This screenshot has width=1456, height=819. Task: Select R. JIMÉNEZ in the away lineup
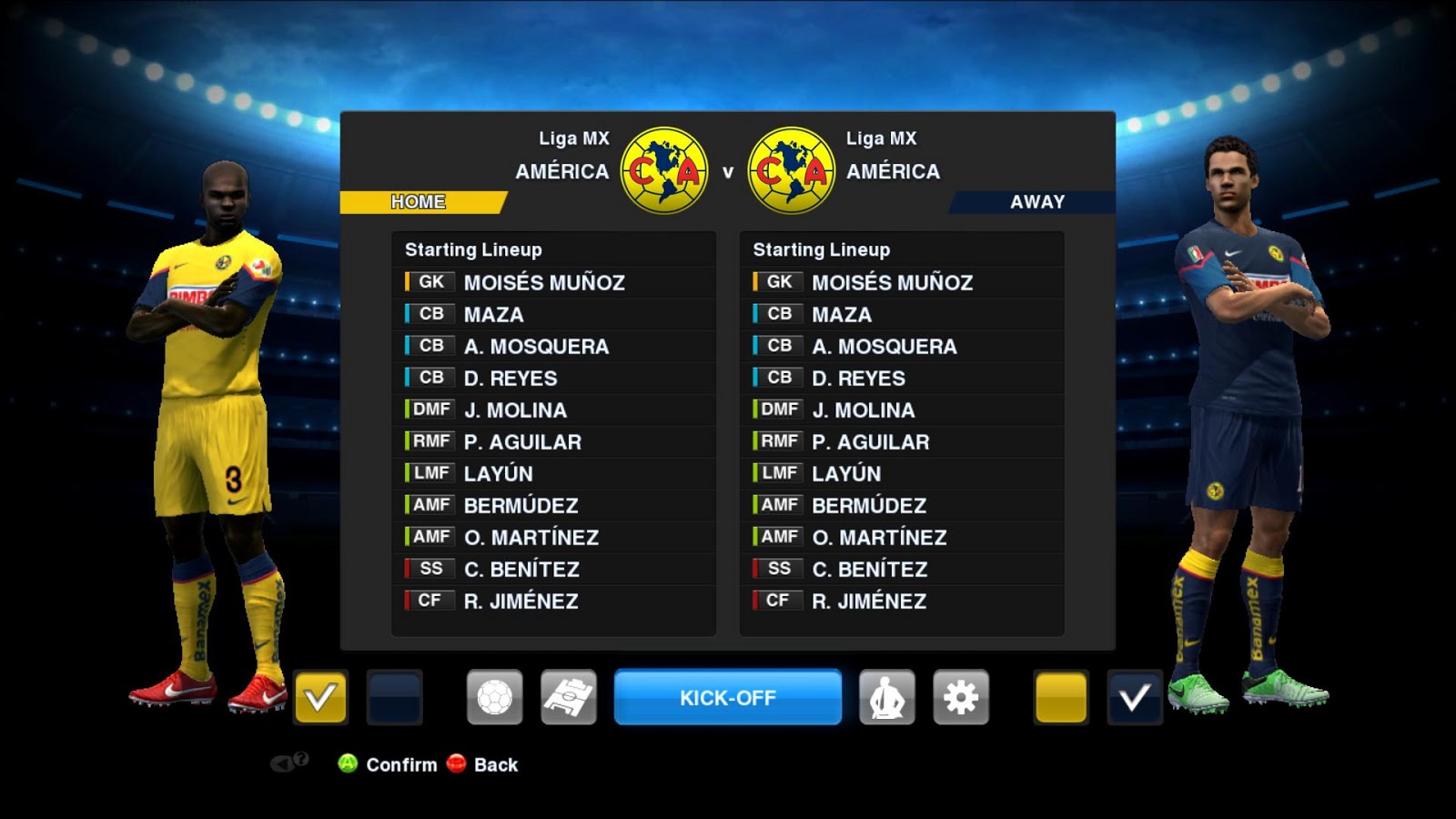point(870,601)
